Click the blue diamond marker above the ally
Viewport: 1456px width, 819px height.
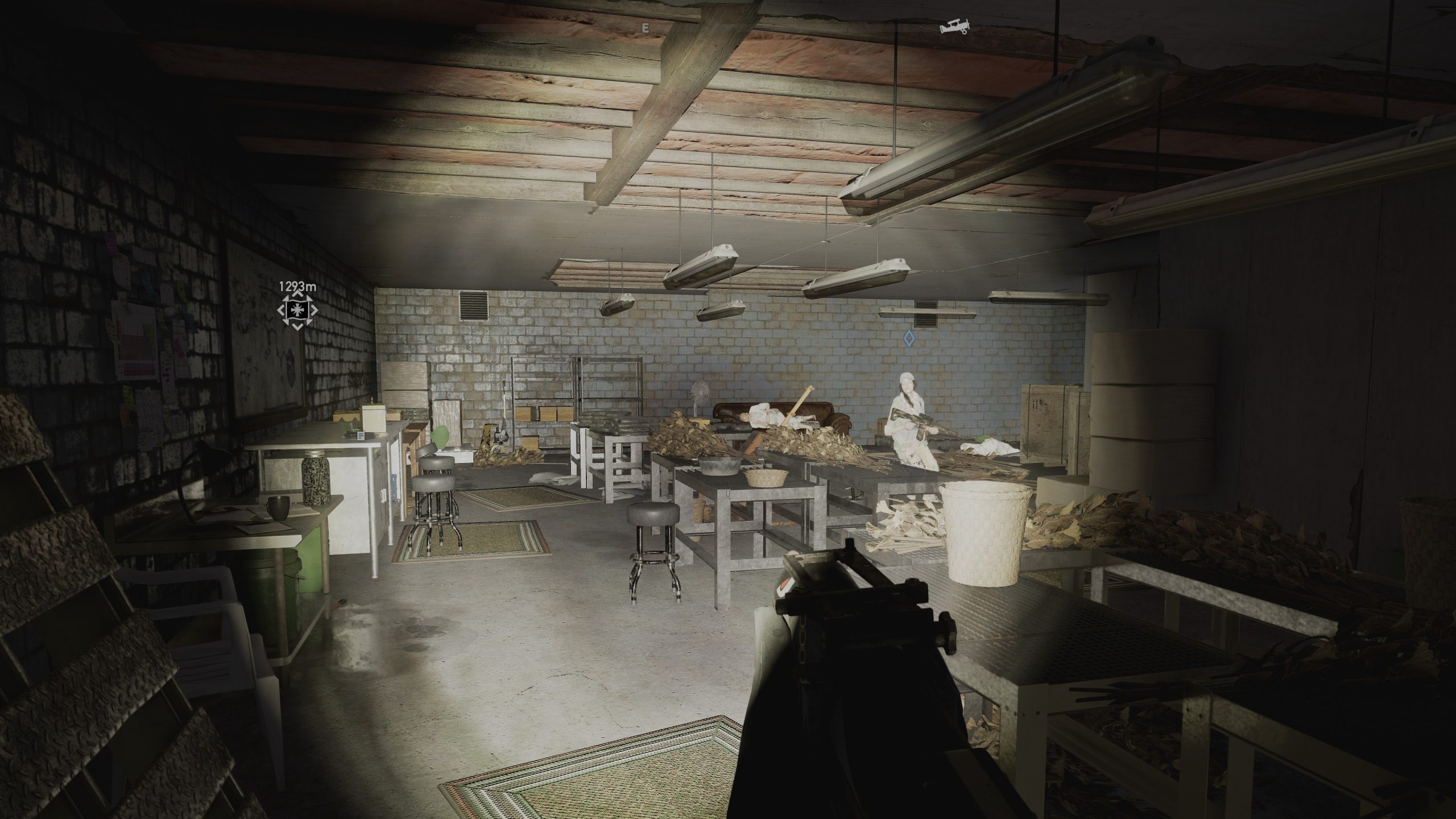[x=908, y=339]
